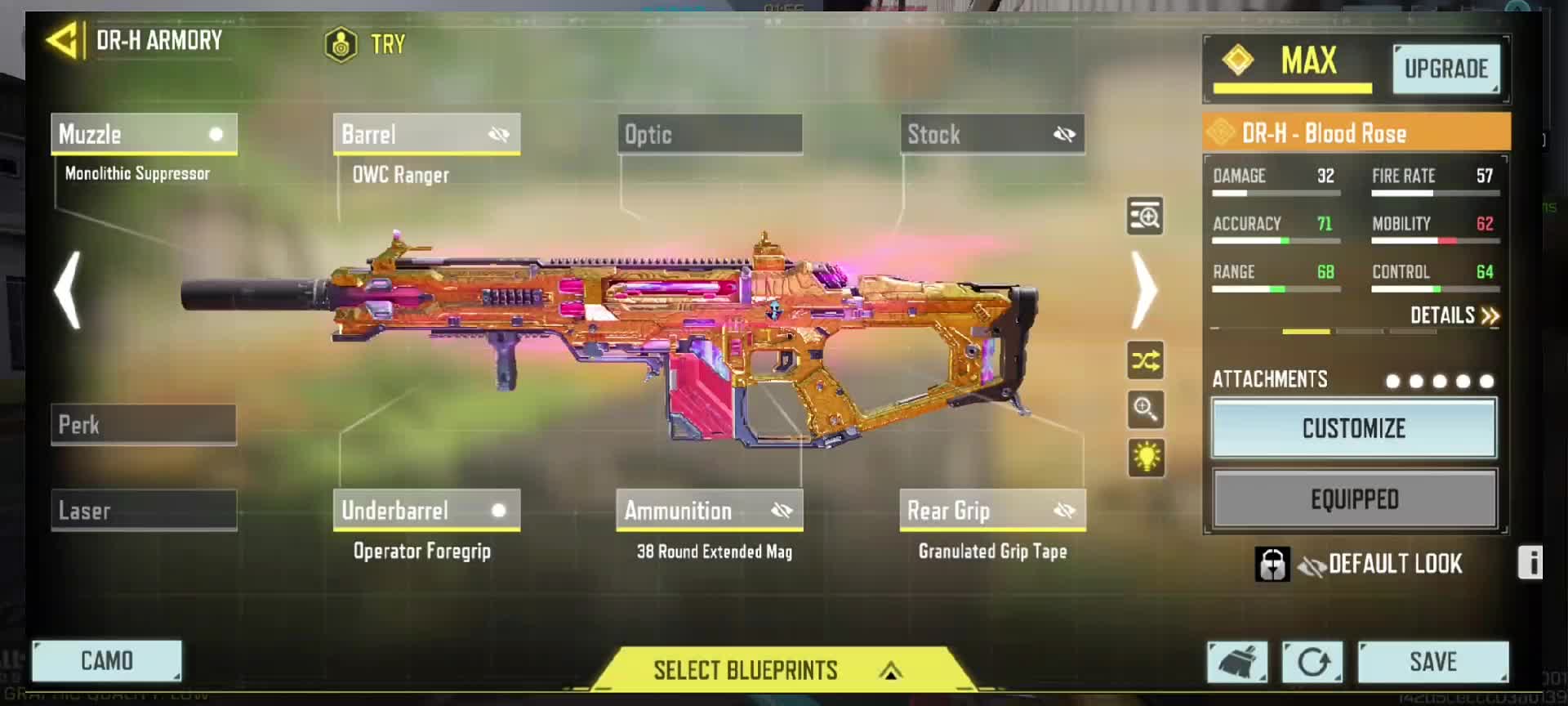The width and height of the screenshot is (1568, 706).
Task: Select the Muzzle attachment slot
Action: 144,134
